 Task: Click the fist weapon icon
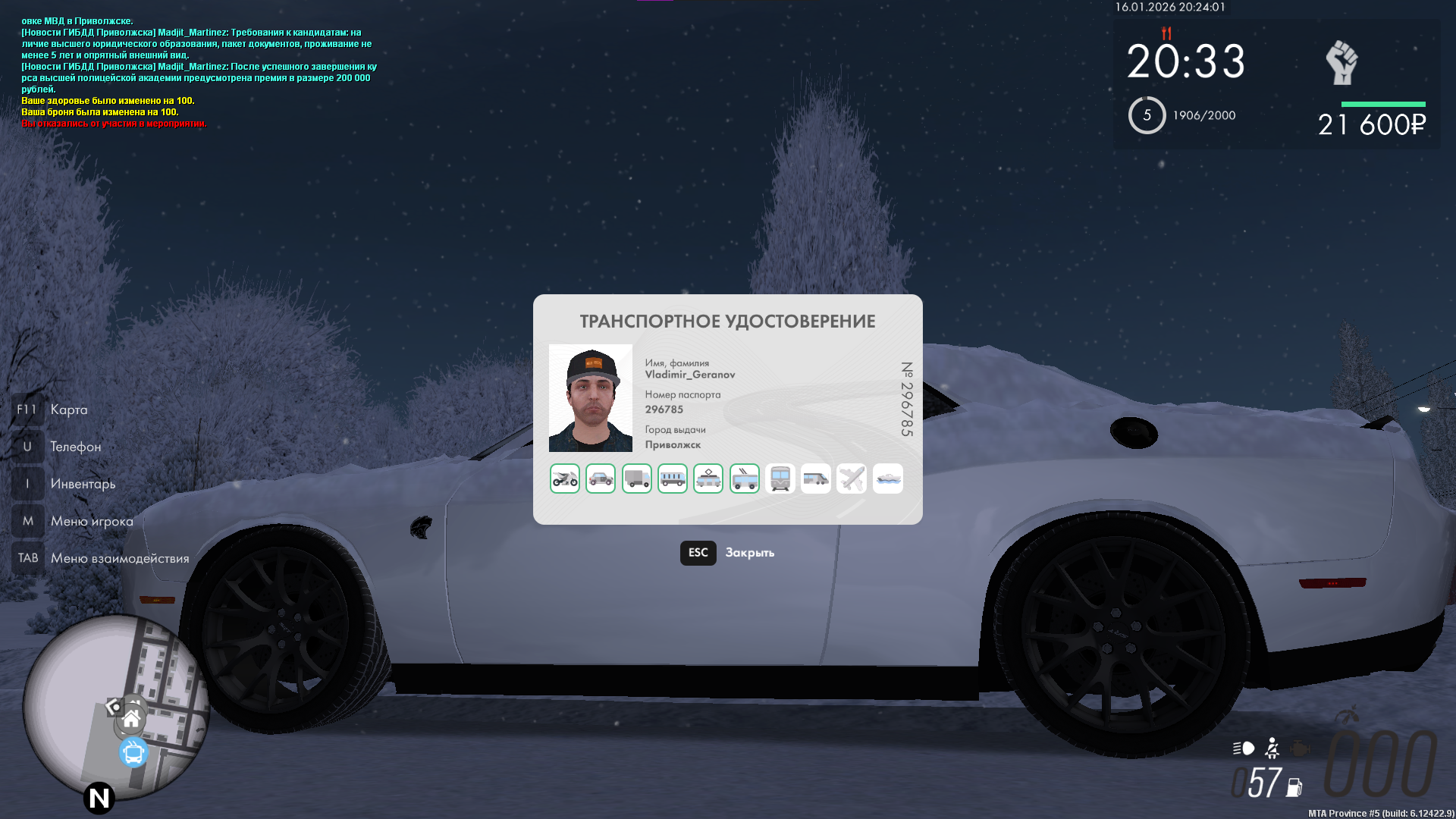[x=1341, y=63]
